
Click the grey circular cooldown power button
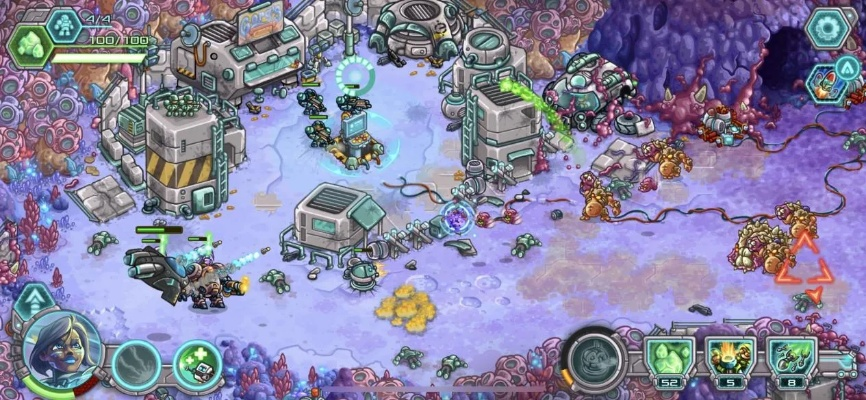(x=596, y=358)
